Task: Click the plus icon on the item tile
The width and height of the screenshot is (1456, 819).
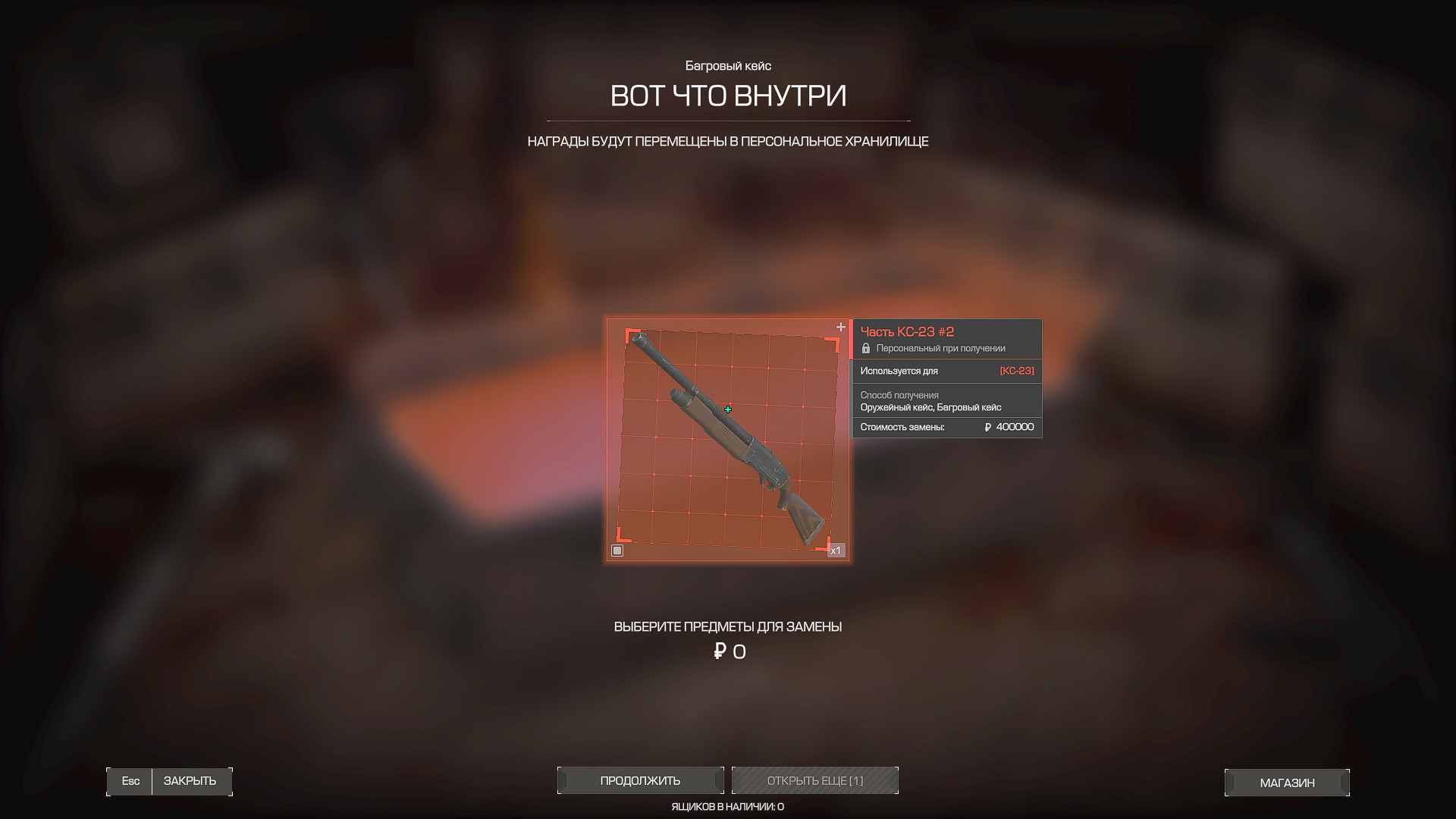Action: pyautogui.click(x=840, y=327)
